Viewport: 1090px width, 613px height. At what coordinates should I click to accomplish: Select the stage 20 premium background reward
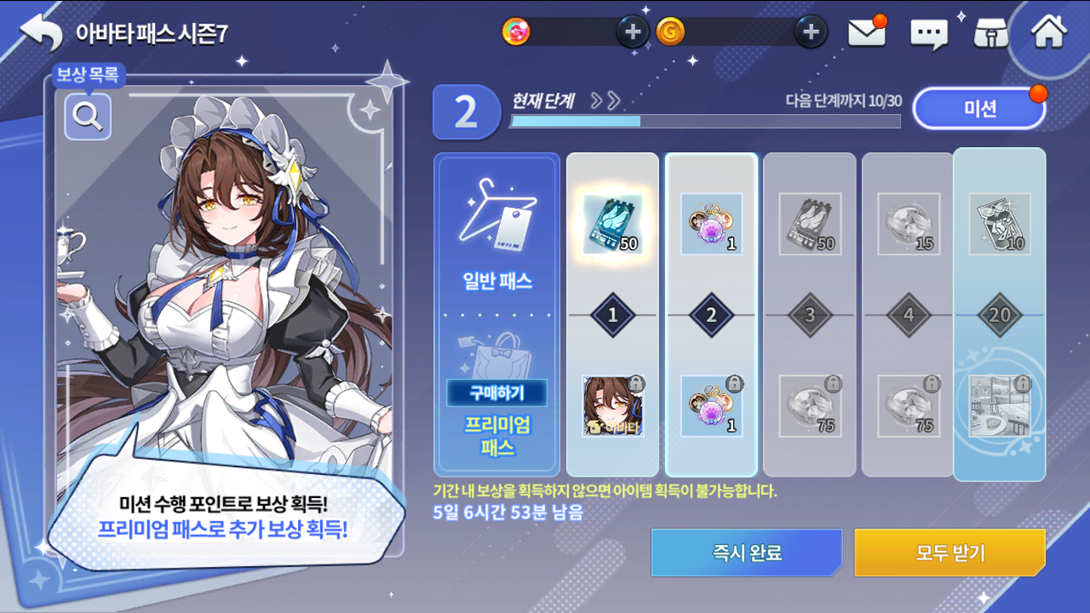[x=999, y=407]
